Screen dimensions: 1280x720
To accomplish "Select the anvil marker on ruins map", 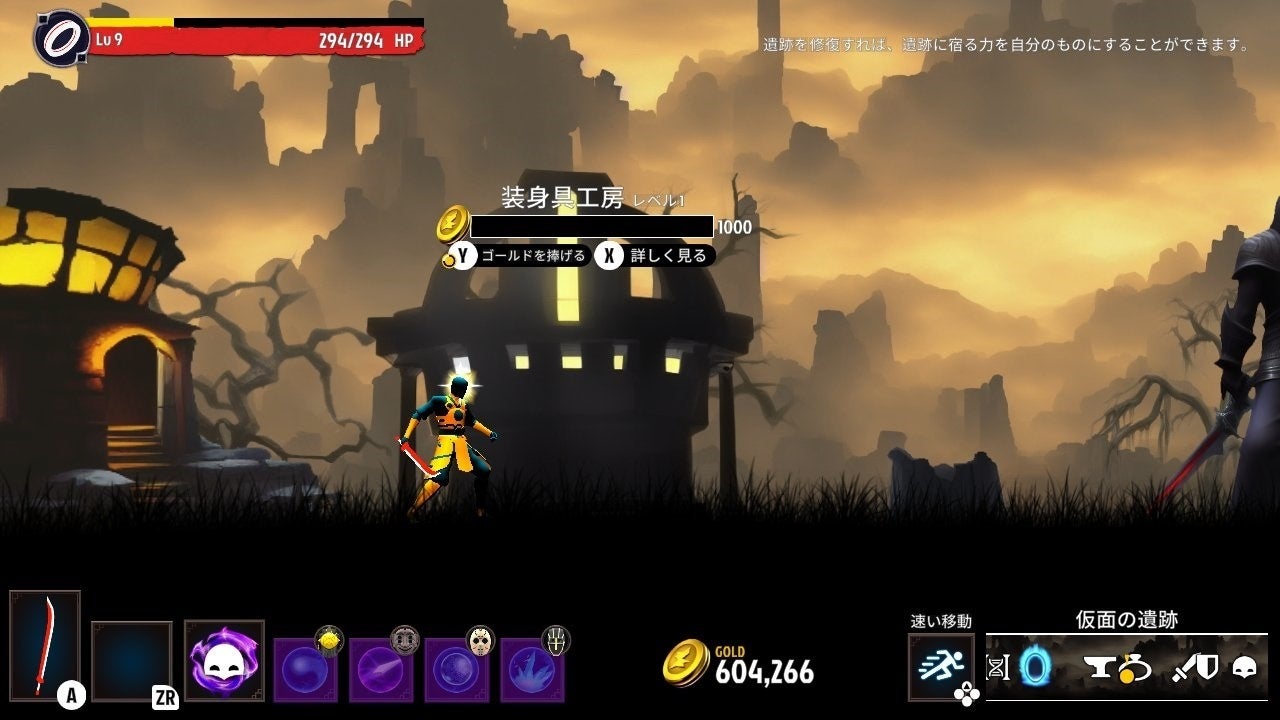I will [1101, 667].
